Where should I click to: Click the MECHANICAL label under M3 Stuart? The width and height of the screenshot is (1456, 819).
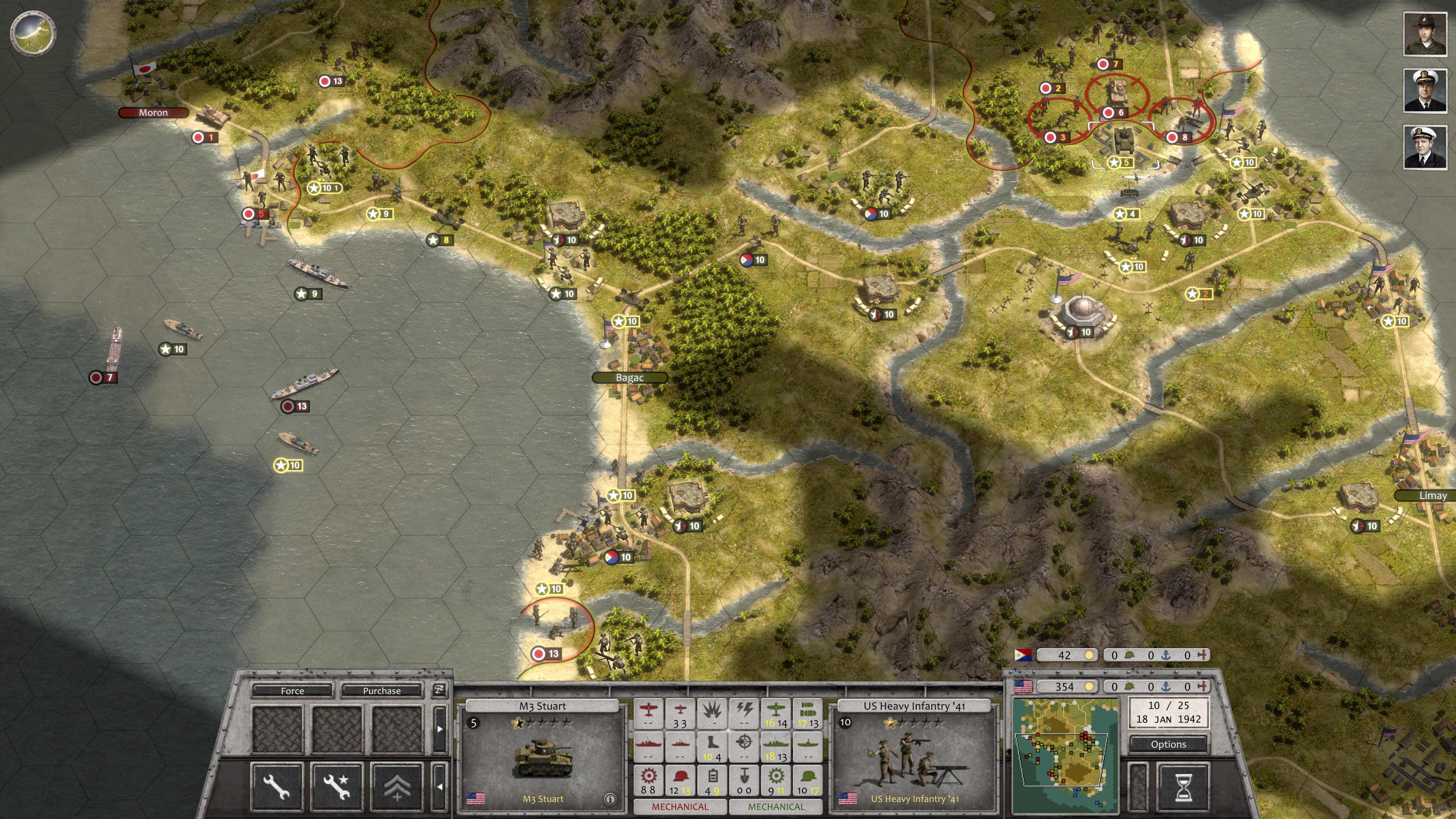681,807
